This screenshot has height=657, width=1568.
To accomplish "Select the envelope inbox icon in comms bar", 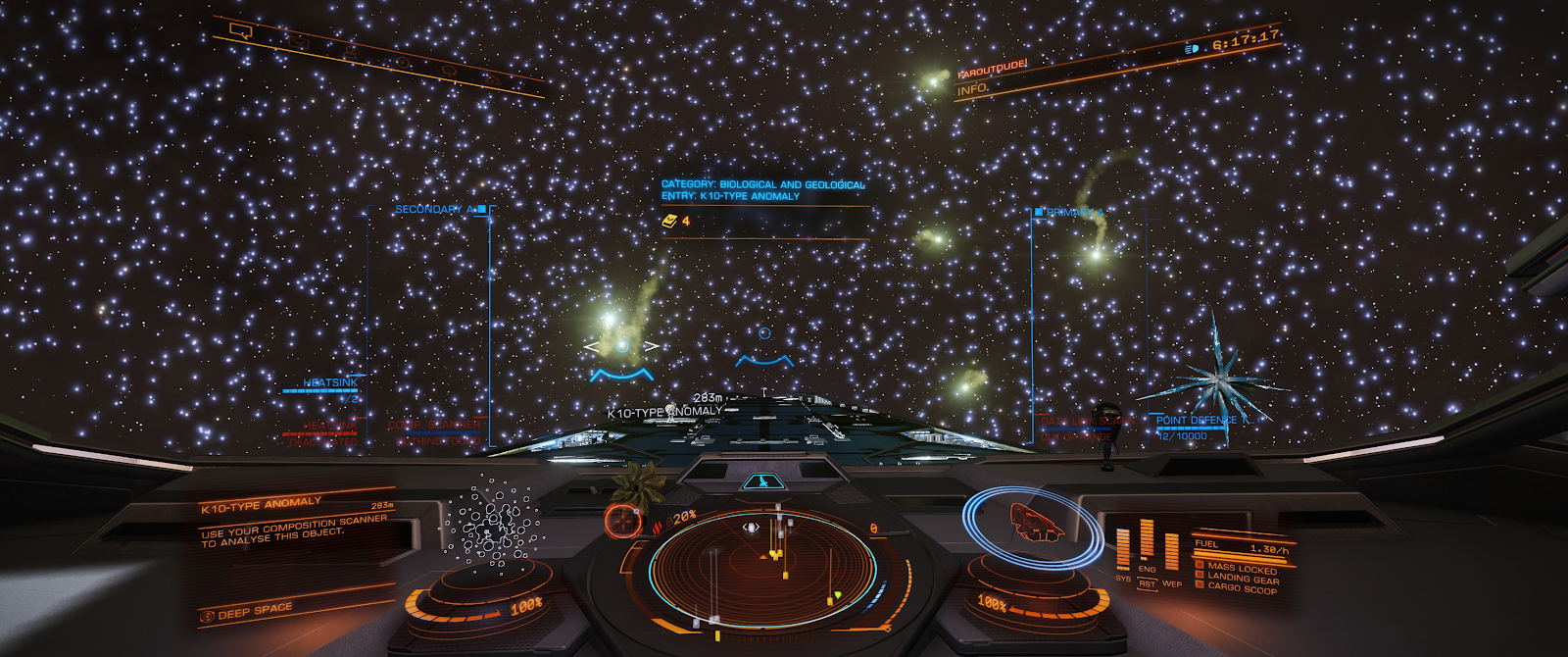I will coord(300,43).
